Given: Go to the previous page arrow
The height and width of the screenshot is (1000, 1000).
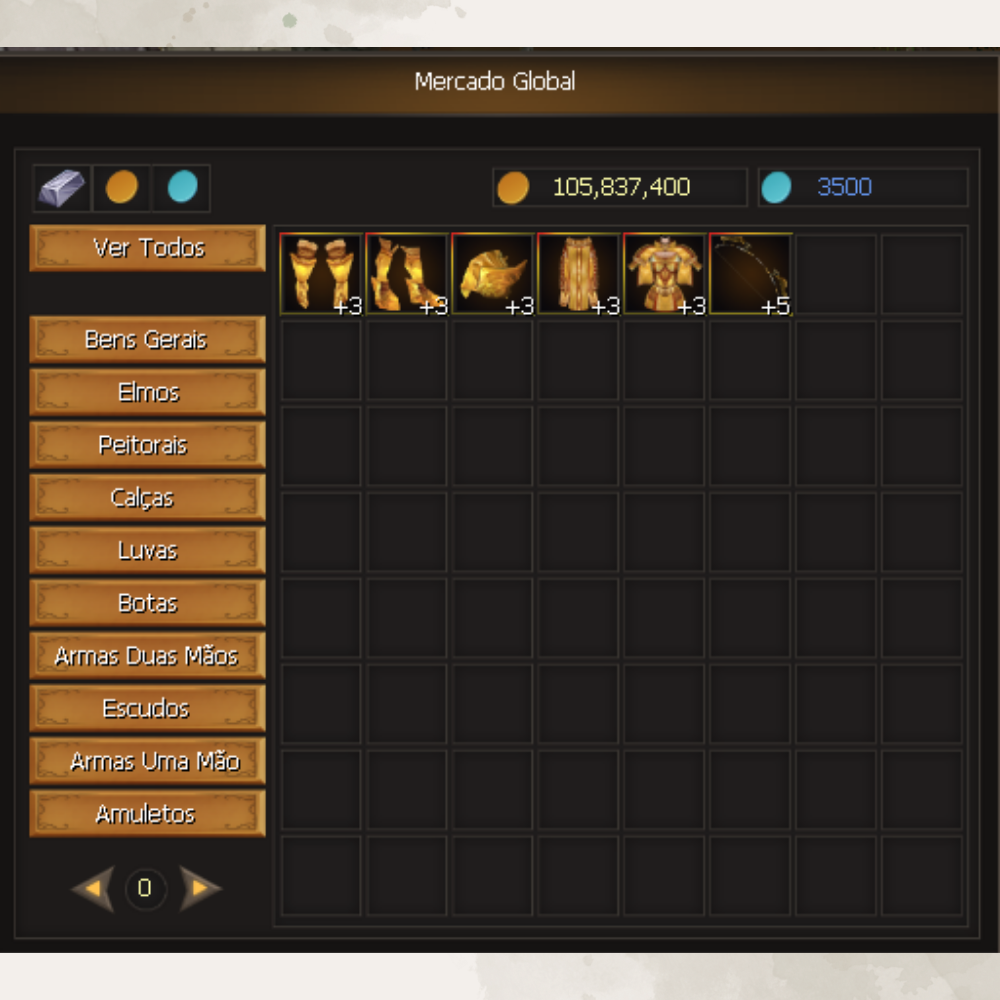Looking at the screenshot, I should point(94,888).
